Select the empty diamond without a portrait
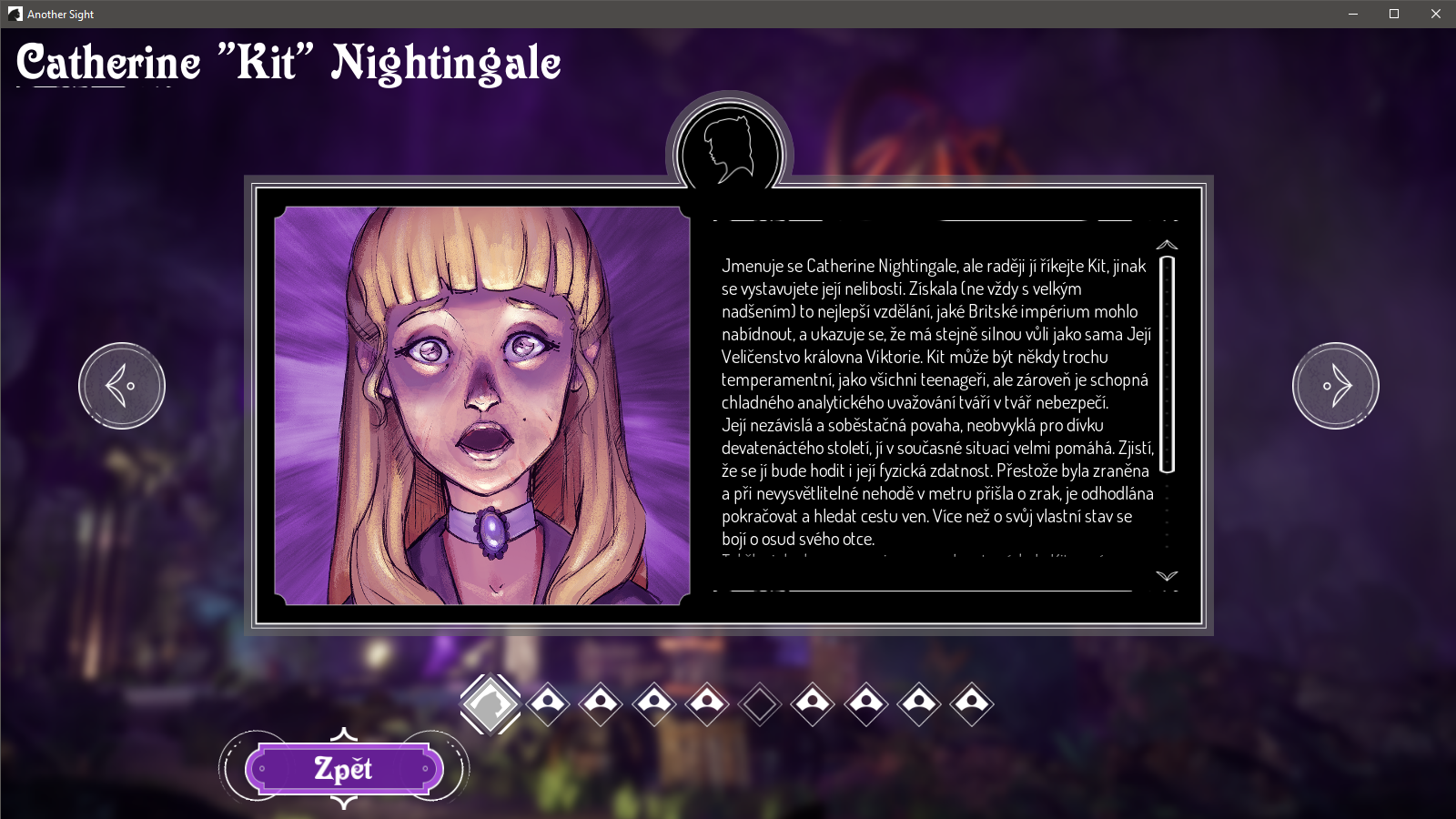 click(x=760, y=703)
